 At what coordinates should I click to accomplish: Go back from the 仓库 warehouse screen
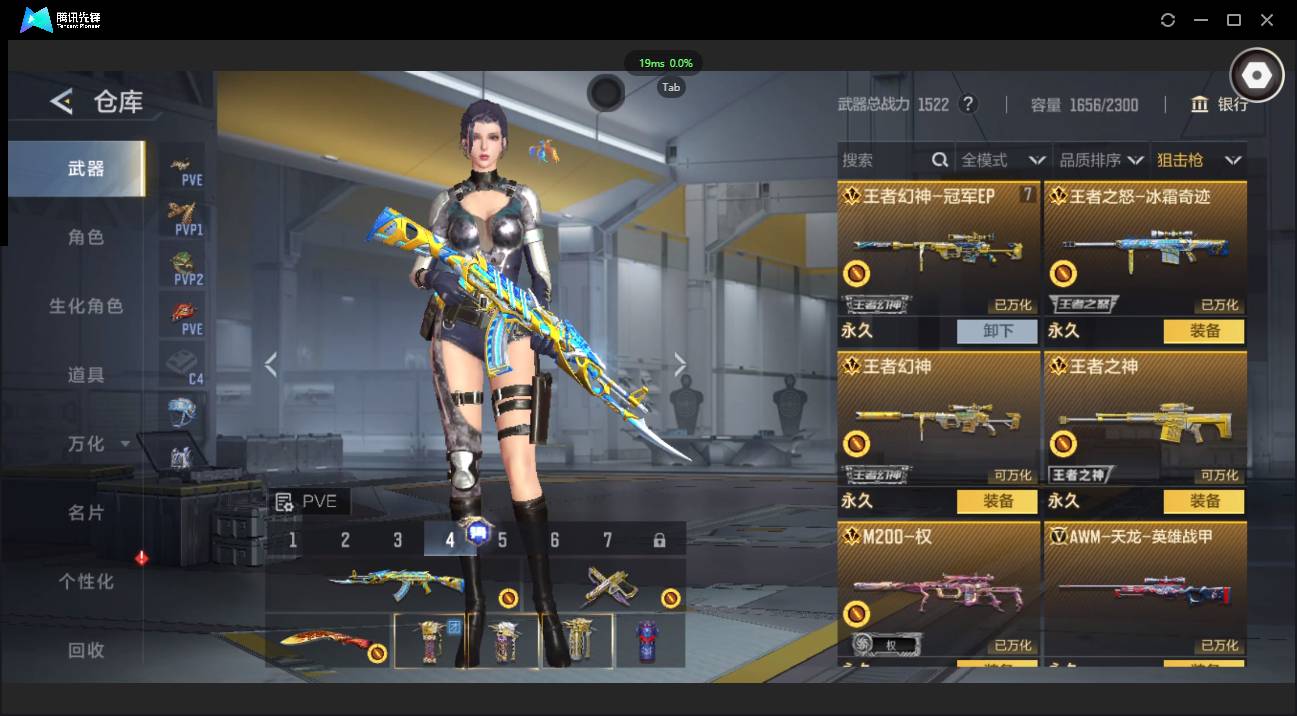(x=62, y=101)
